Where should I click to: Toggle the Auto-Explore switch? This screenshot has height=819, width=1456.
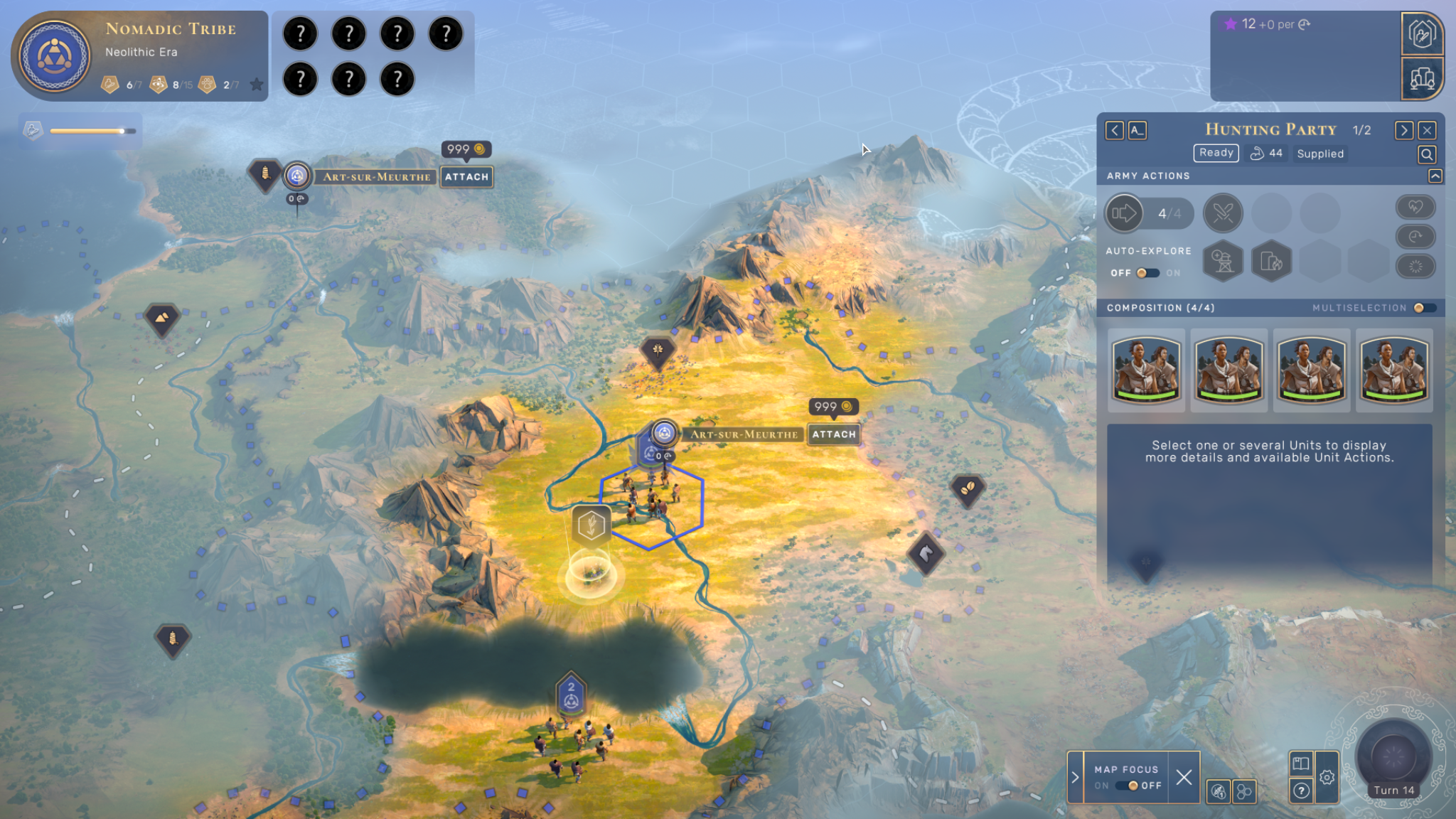pos(1147,273)
